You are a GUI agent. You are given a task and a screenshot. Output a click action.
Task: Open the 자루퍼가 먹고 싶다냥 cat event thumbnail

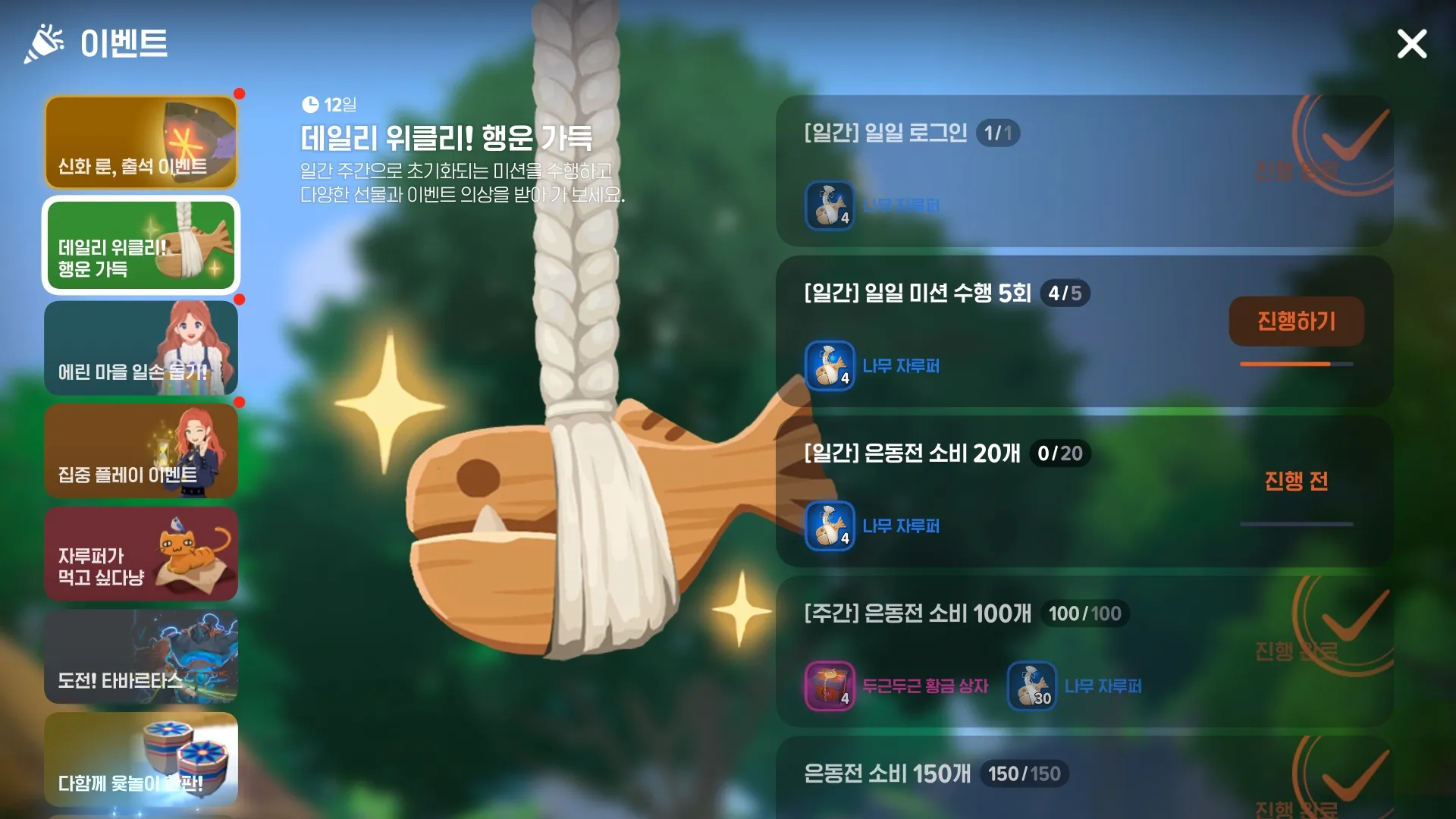point(141,555)
